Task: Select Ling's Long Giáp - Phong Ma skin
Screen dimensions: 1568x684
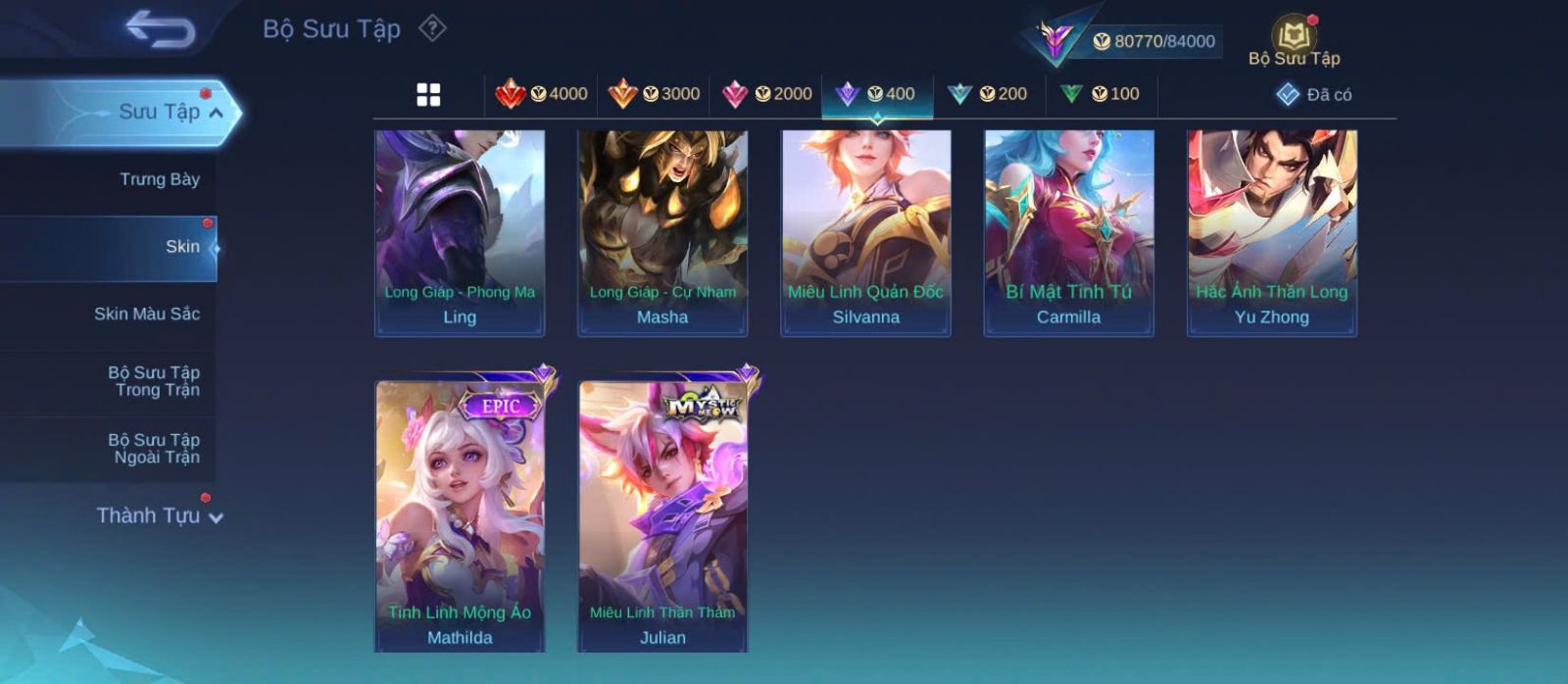Action: (x=460, y=233)
